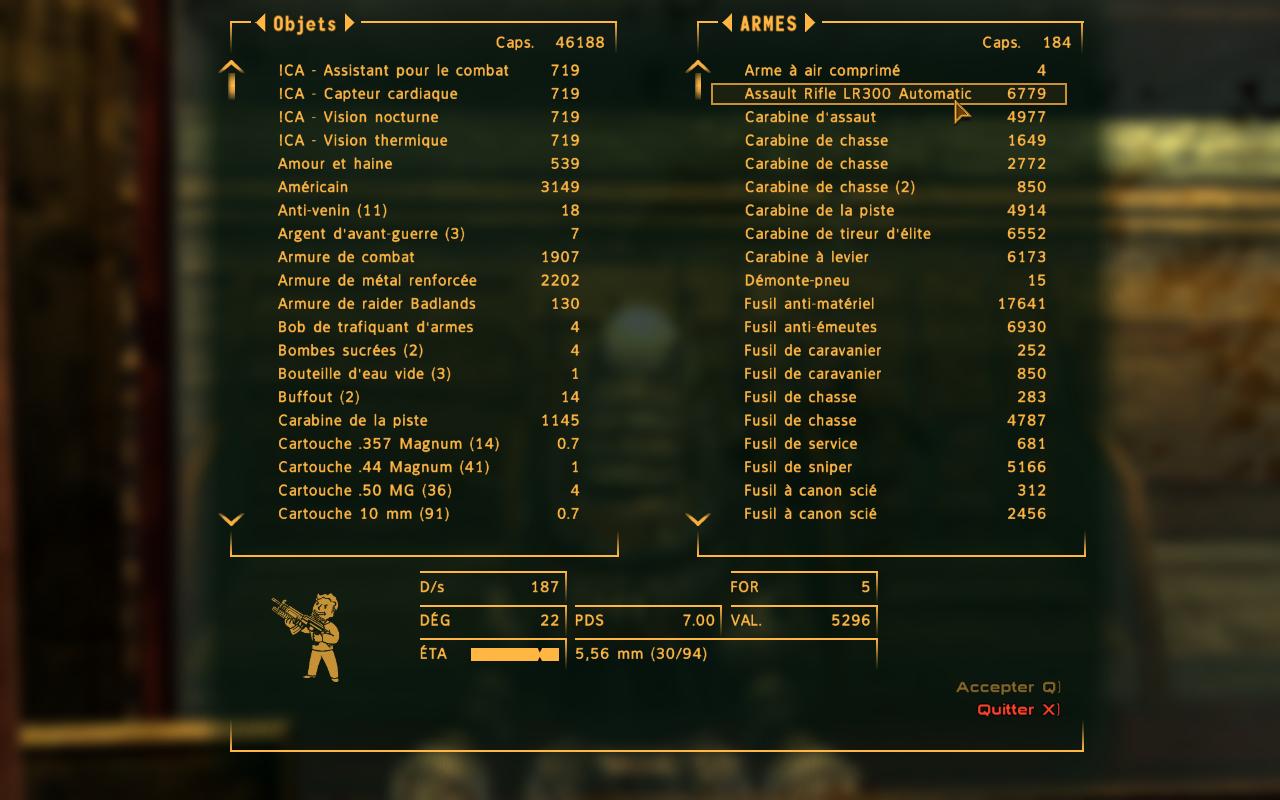This screenshot has height=800, width=1280.
Task: Switch Objets category with the left arrow
Action: point(260,23)
